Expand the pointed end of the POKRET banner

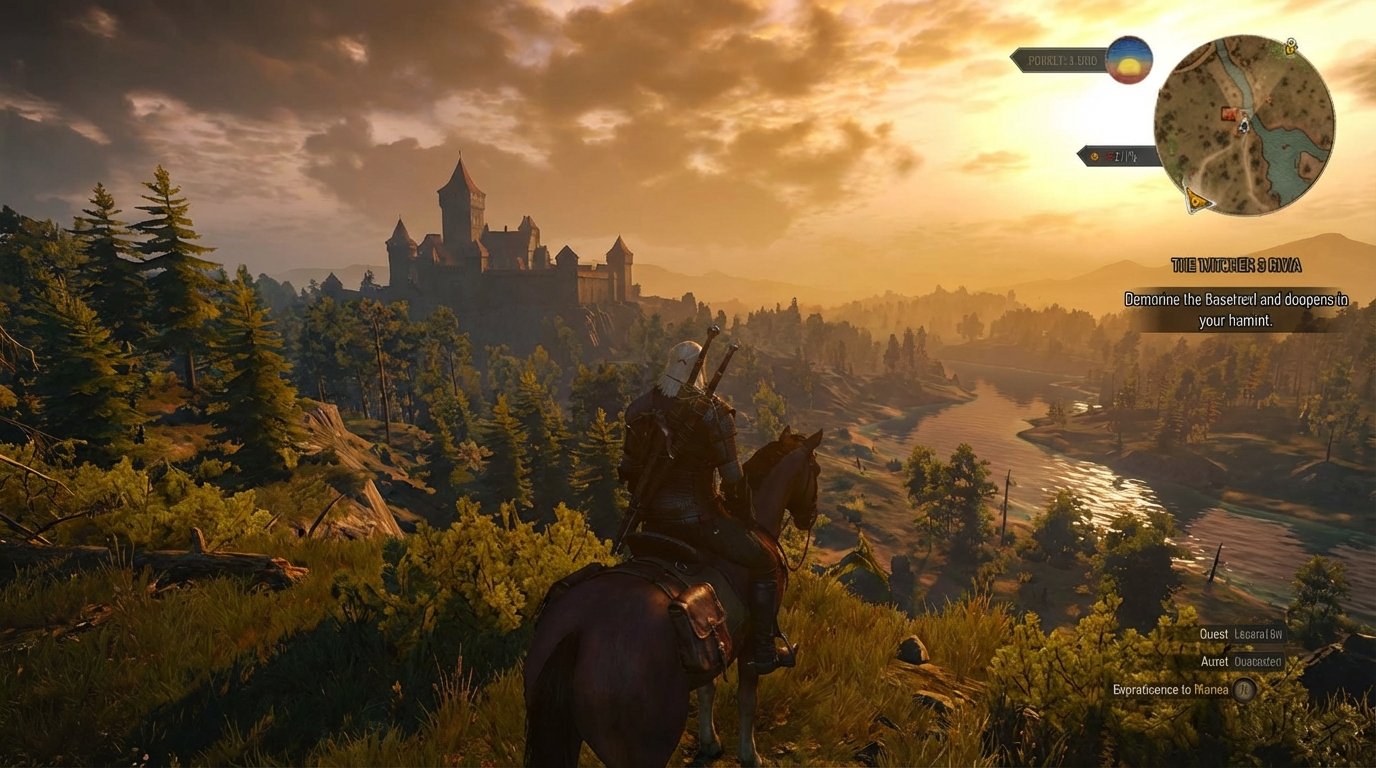pyautogui.click(x=1013, y=61)
